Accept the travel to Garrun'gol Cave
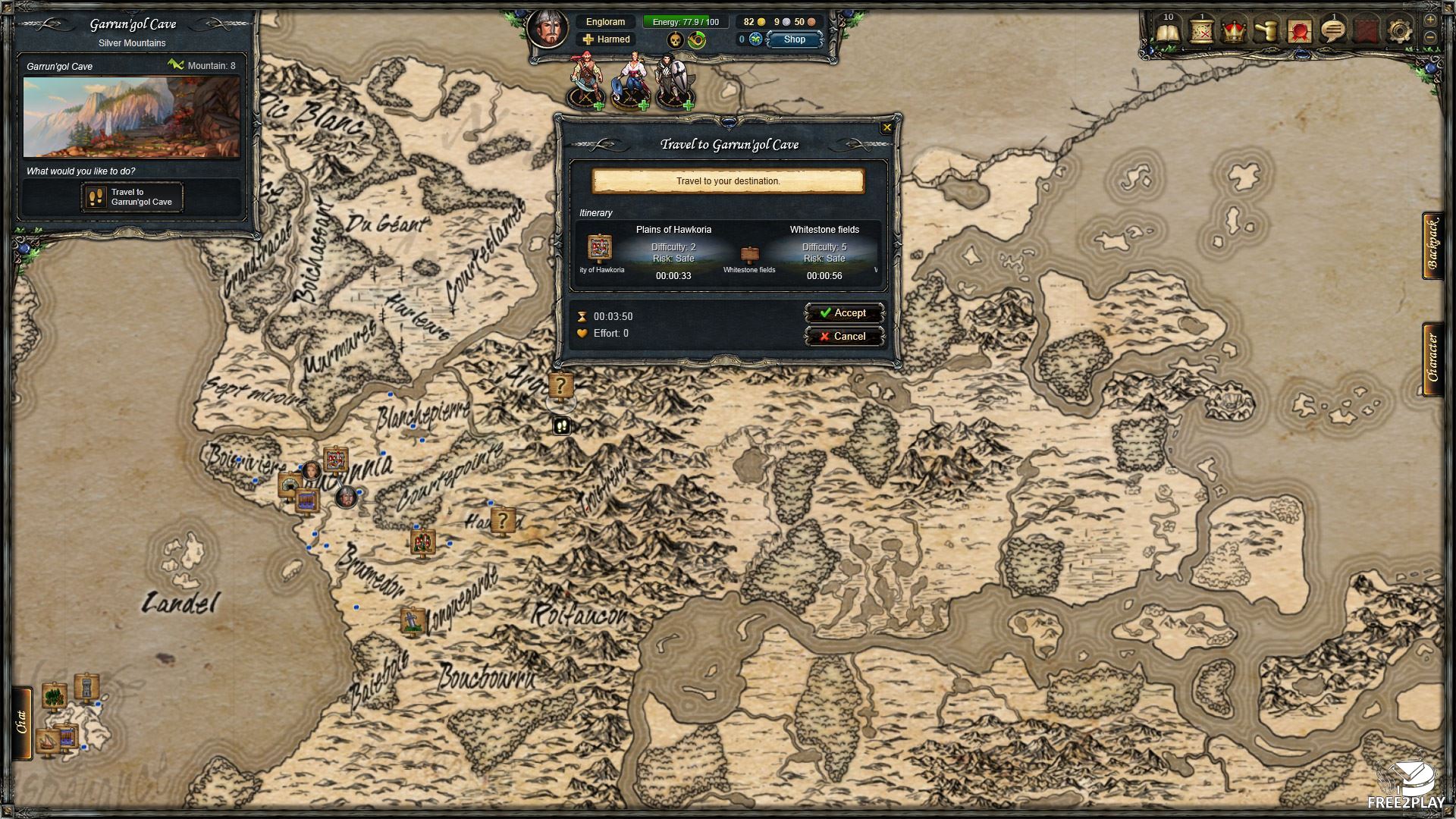 click(x=843, y=313)
